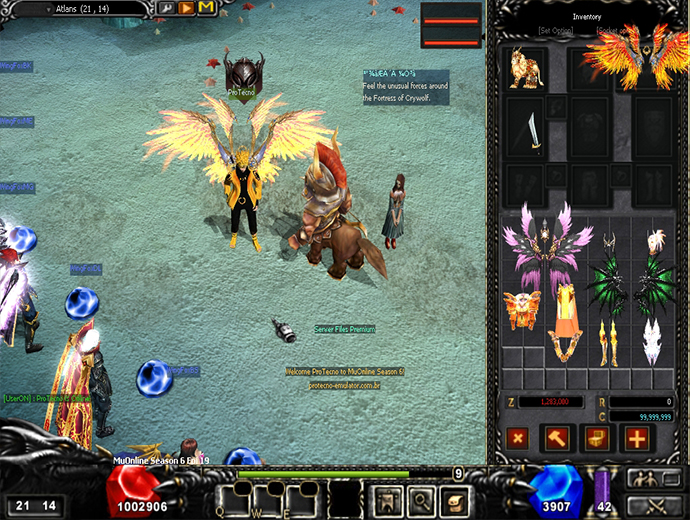This screenshot has width=690, height=520.
Task: Click the magnifying glass button on the bottom bar
Action: click(x=420, y=498)
